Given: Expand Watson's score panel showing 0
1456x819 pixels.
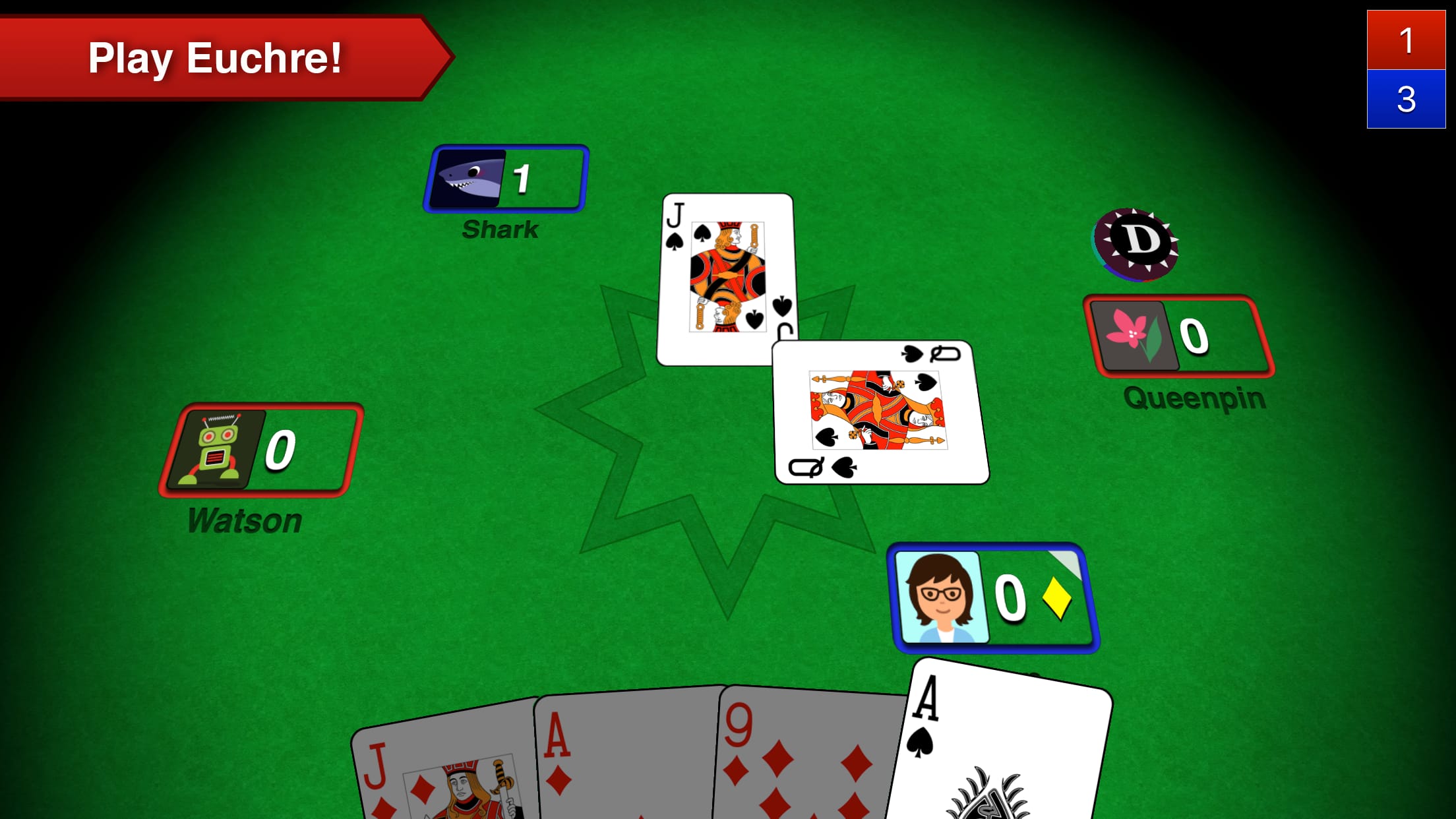Looking at the screenshot, I should [x=280, y=452].
